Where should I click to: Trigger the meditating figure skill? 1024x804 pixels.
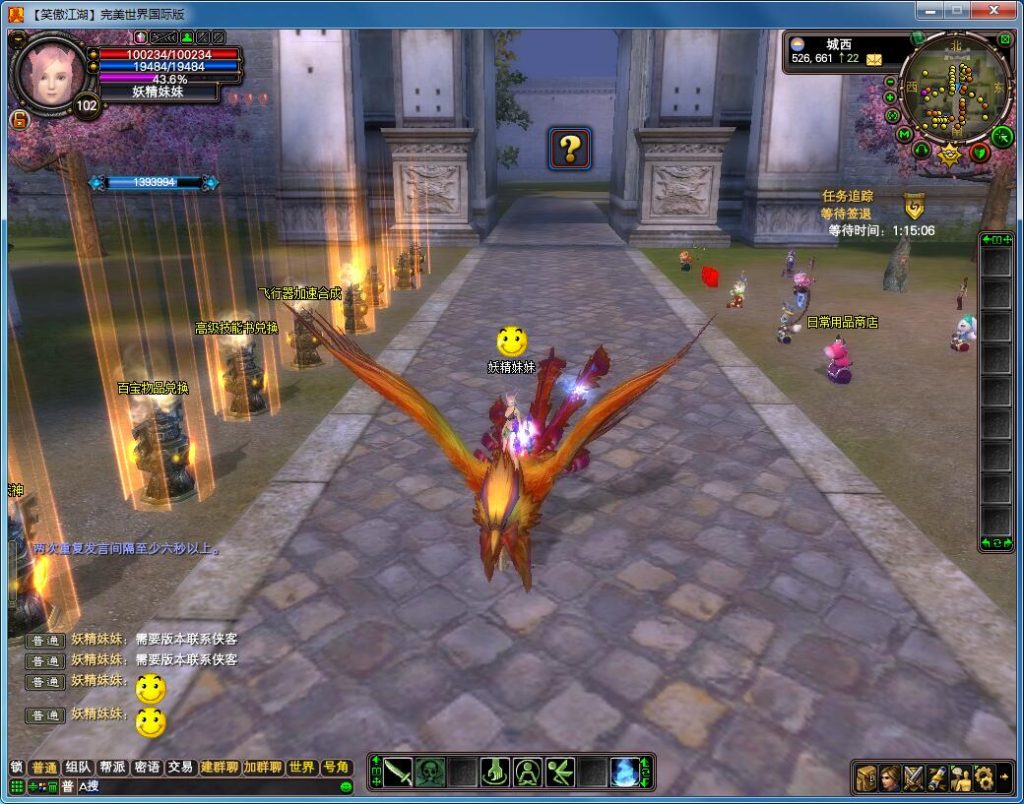[528, 772]
